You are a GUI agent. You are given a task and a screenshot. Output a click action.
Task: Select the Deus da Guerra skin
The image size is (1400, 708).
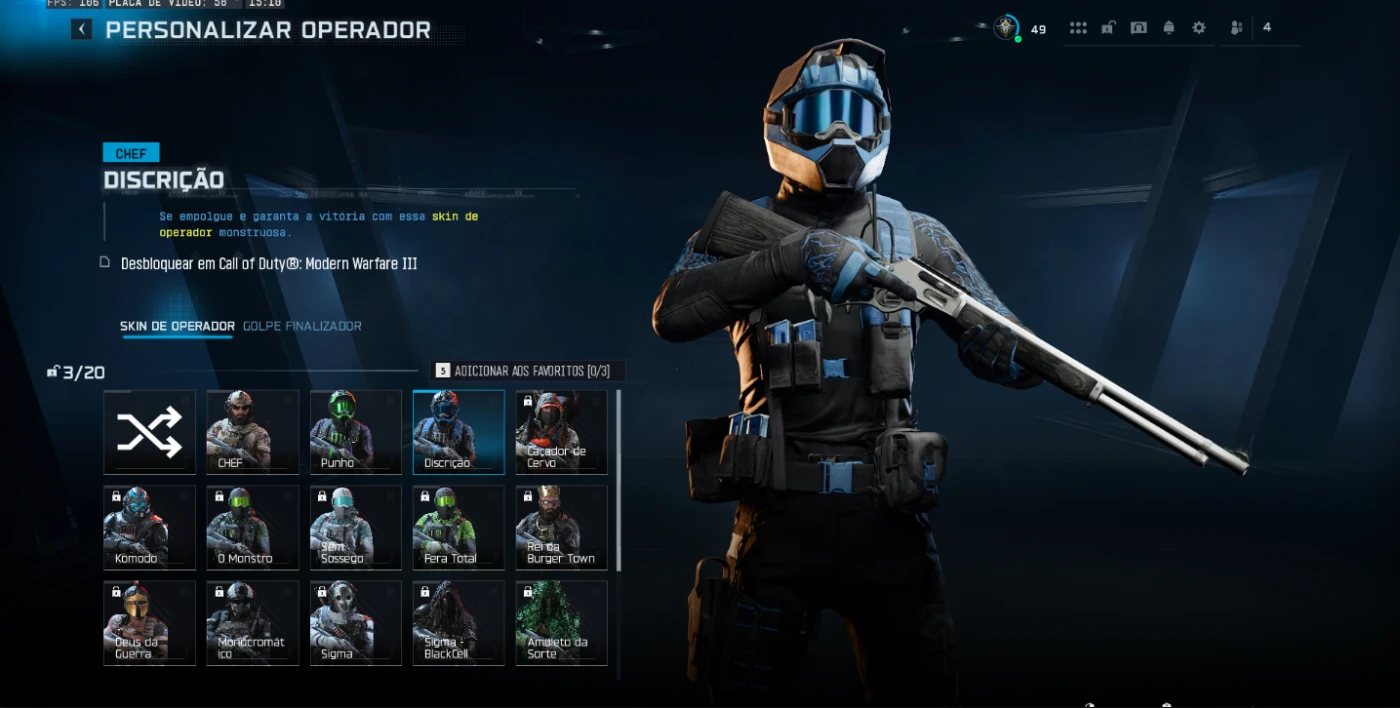150,622
